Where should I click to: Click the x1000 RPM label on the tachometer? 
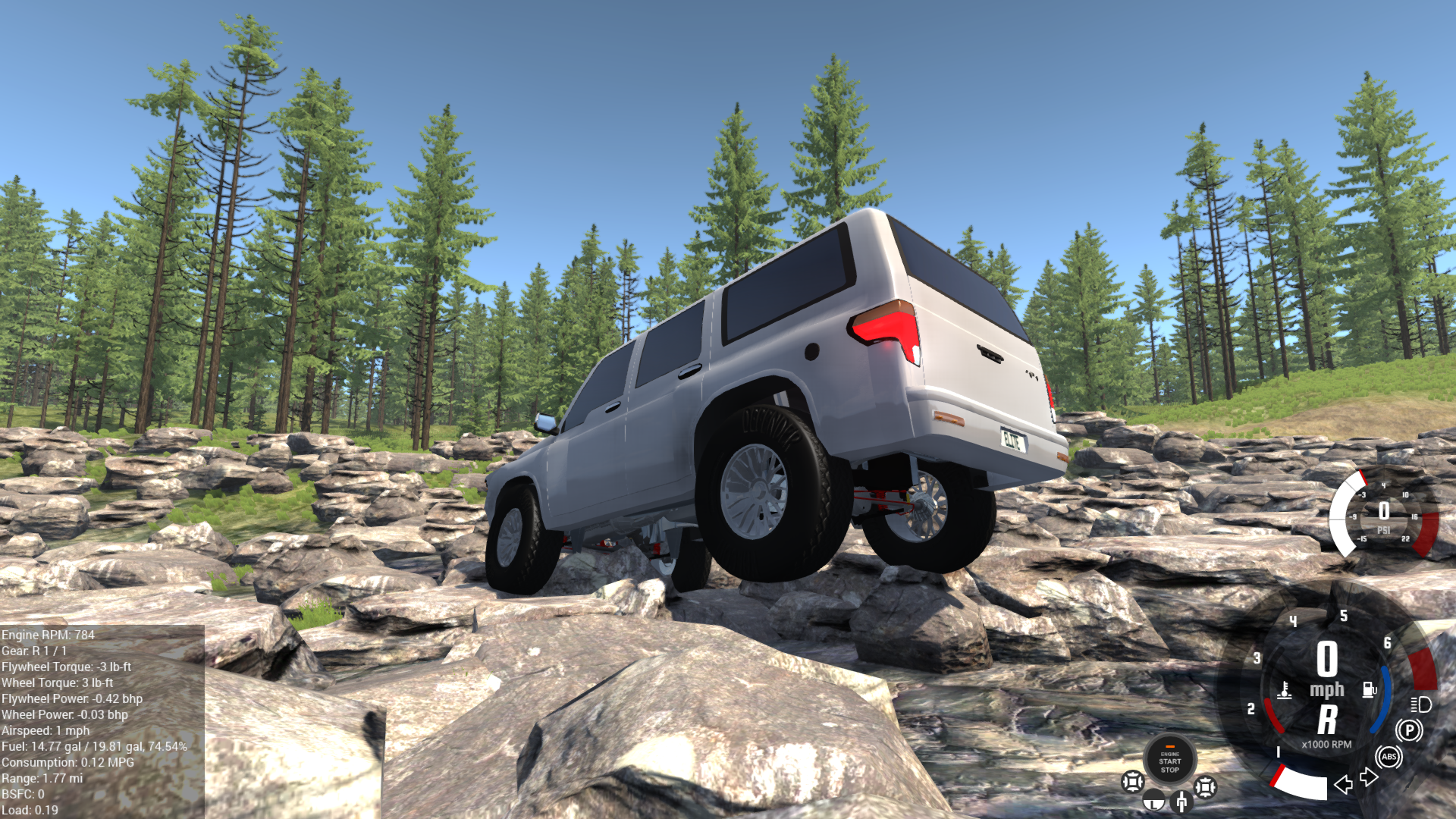pos(1326,744)
